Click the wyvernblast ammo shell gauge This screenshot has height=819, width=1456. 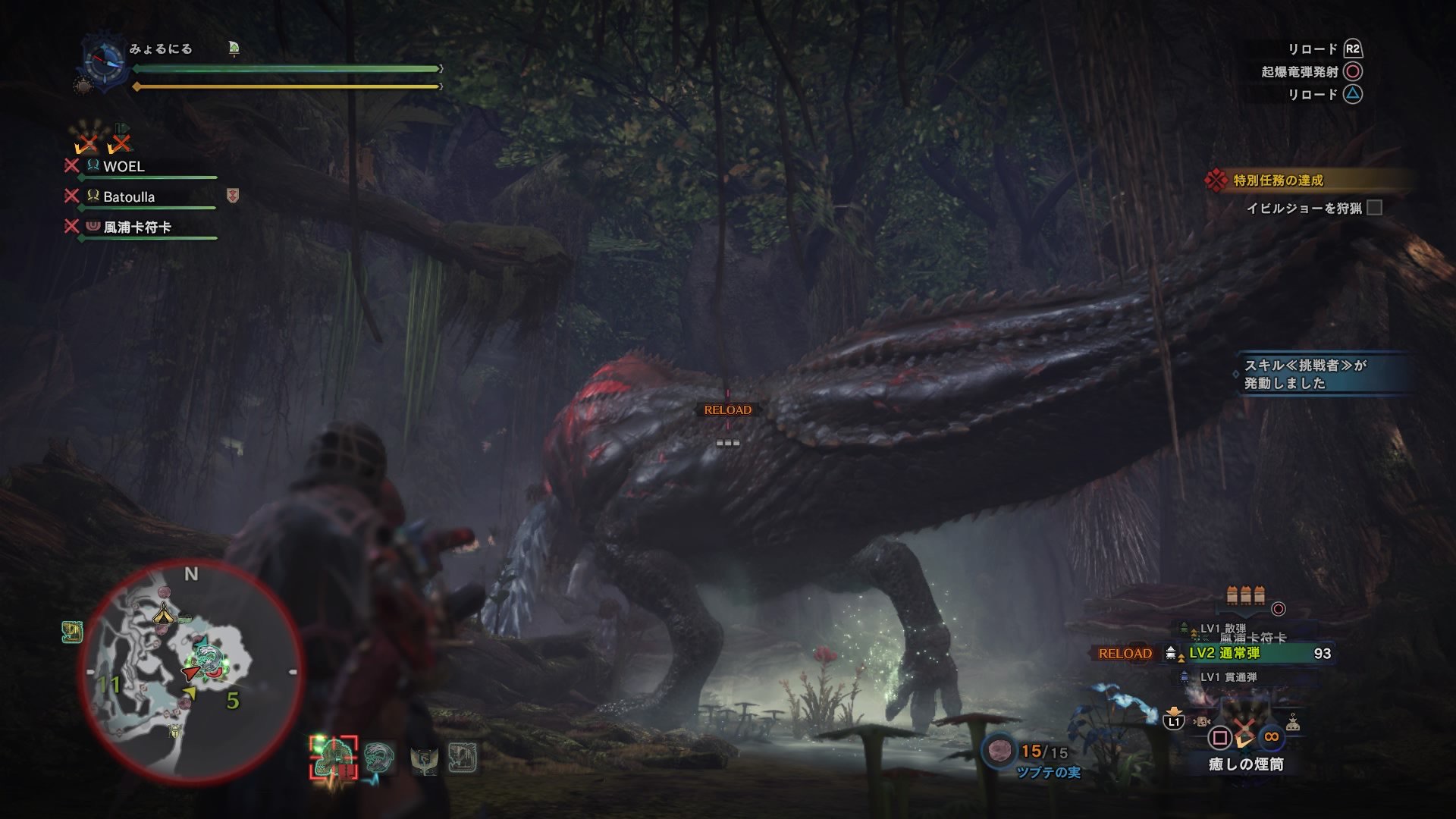pos(1245,595)
